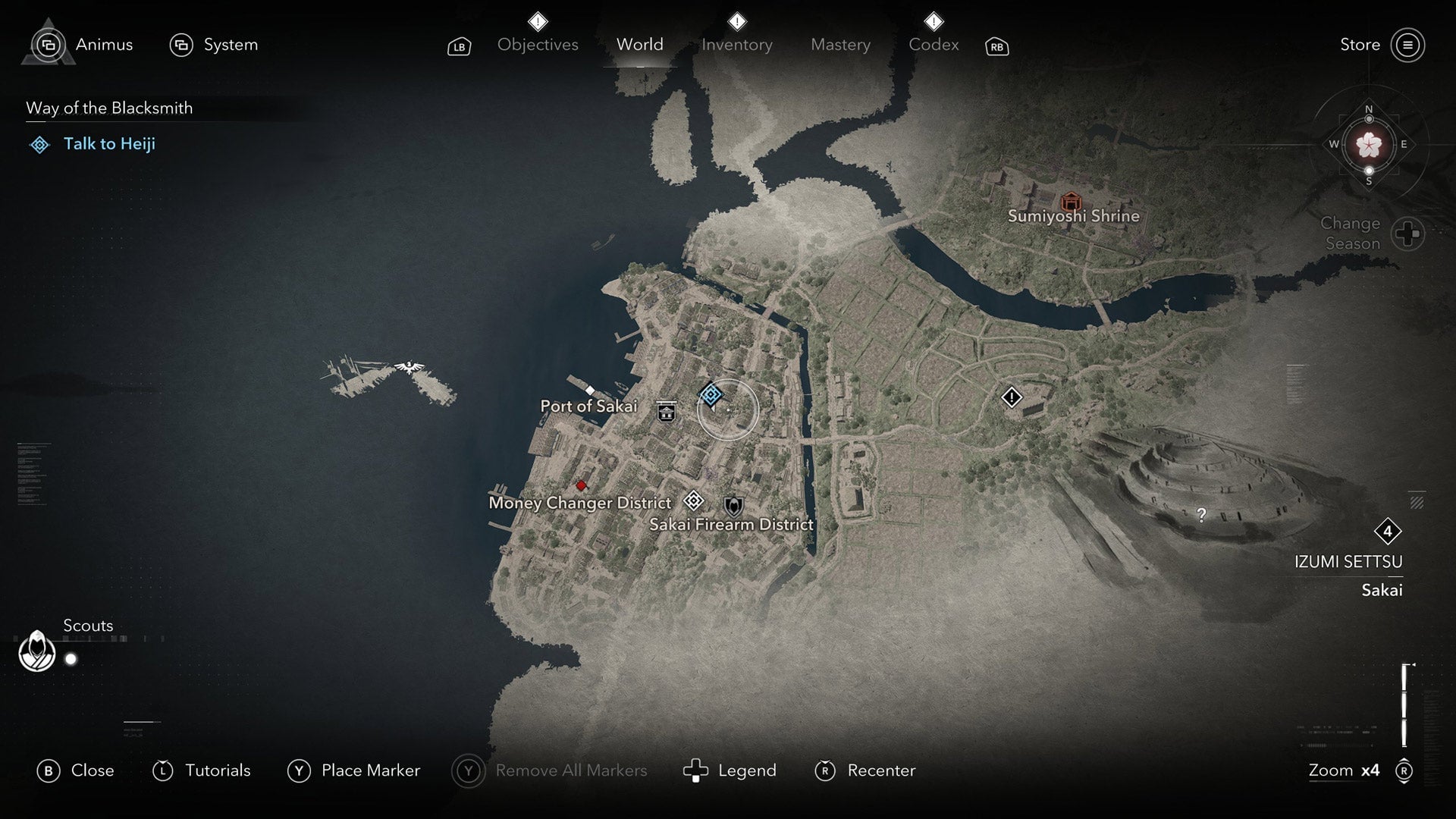Select the red marker in Money Changer District
The height and width of the screenshot is (819, 1456).
coord(582,485)
